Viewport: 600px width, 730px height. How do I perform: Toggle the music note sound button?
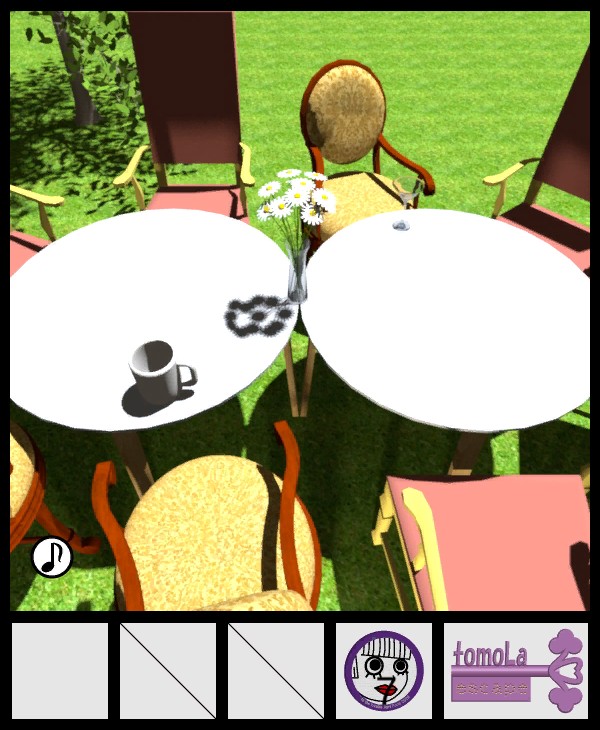(51, 557)
